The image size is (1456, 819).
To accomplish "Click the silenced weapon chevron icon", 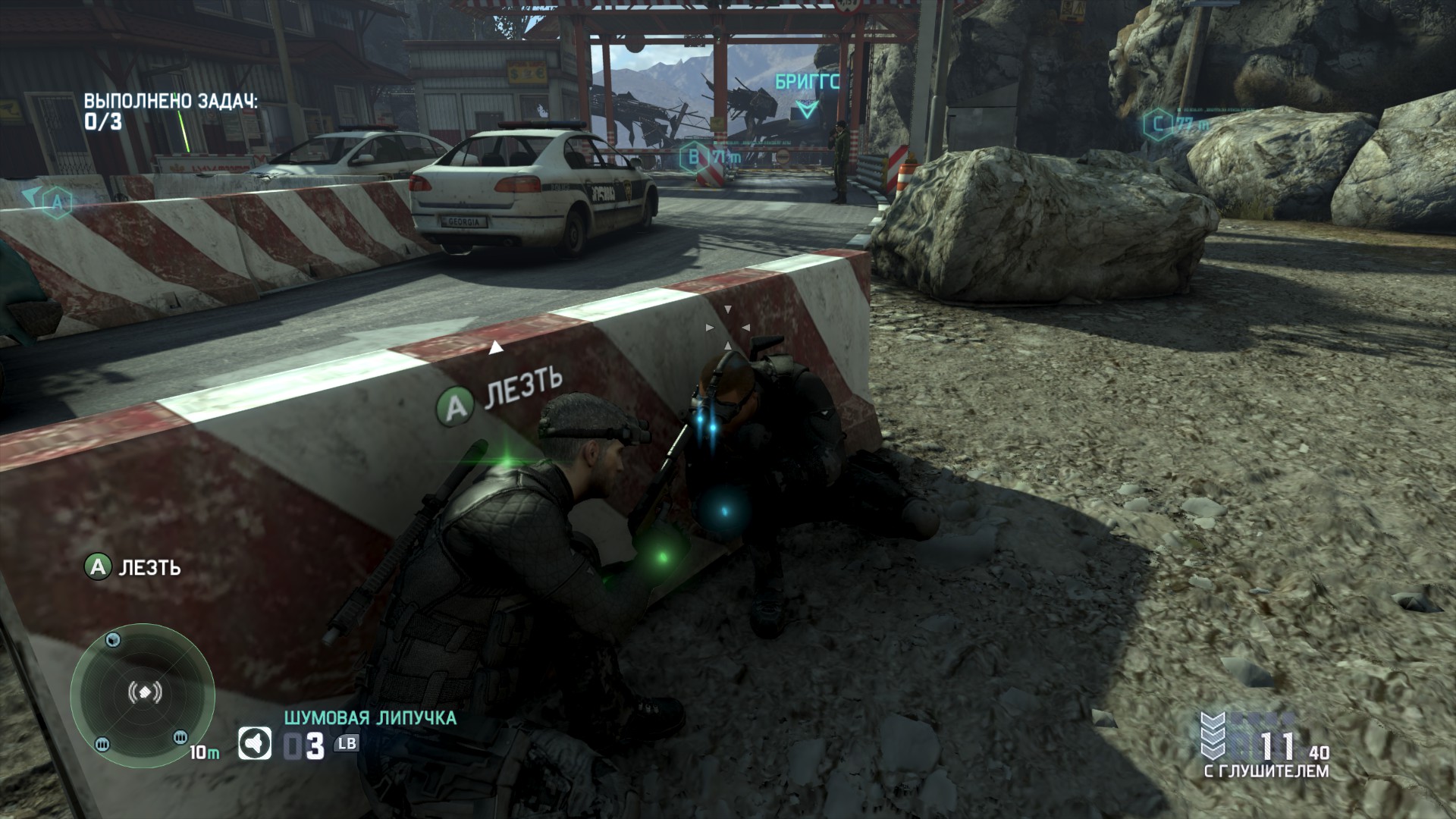I will 1213,734.
